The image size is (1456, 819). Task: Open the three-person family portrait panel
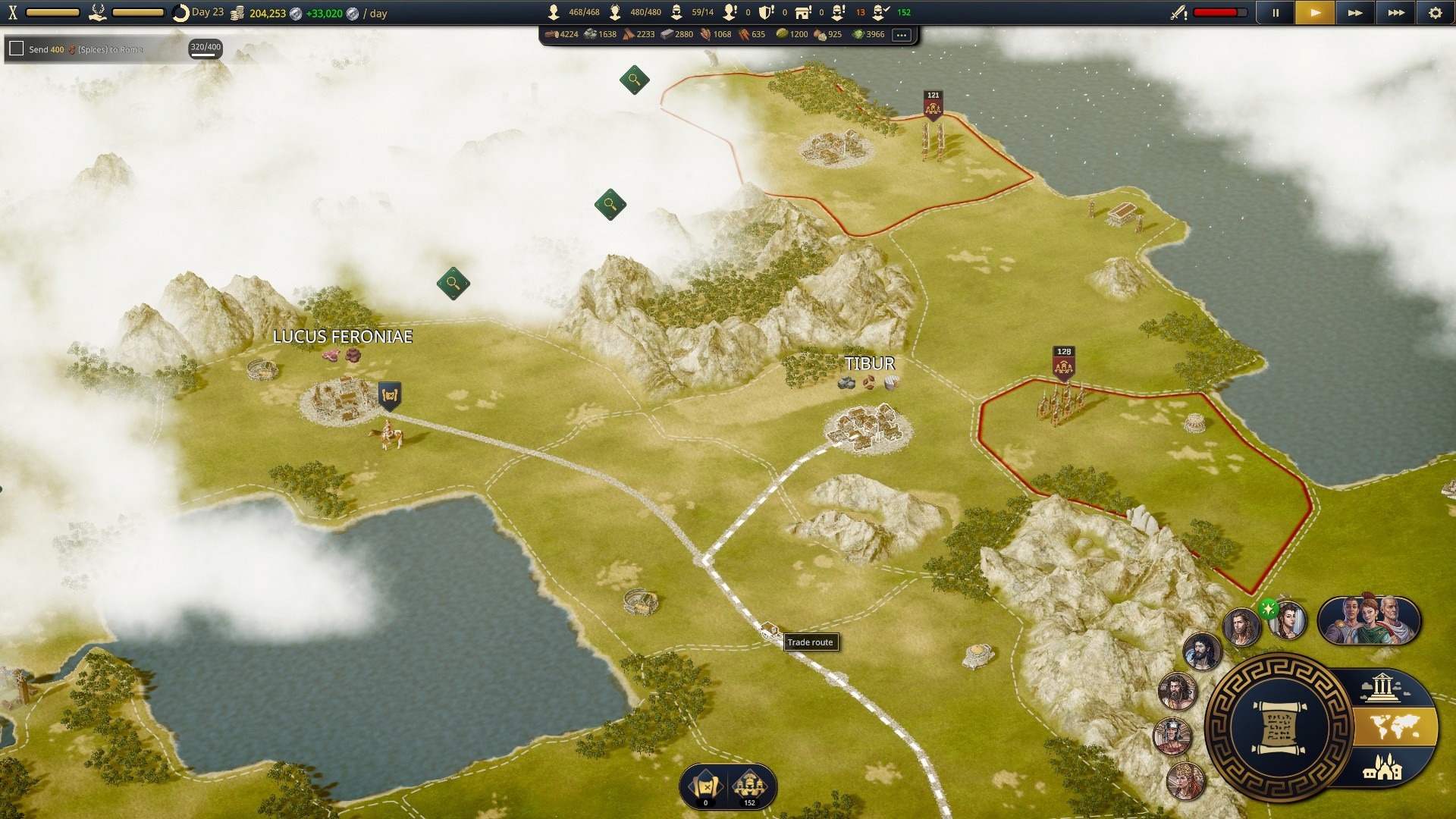[x=1369, y=620]
